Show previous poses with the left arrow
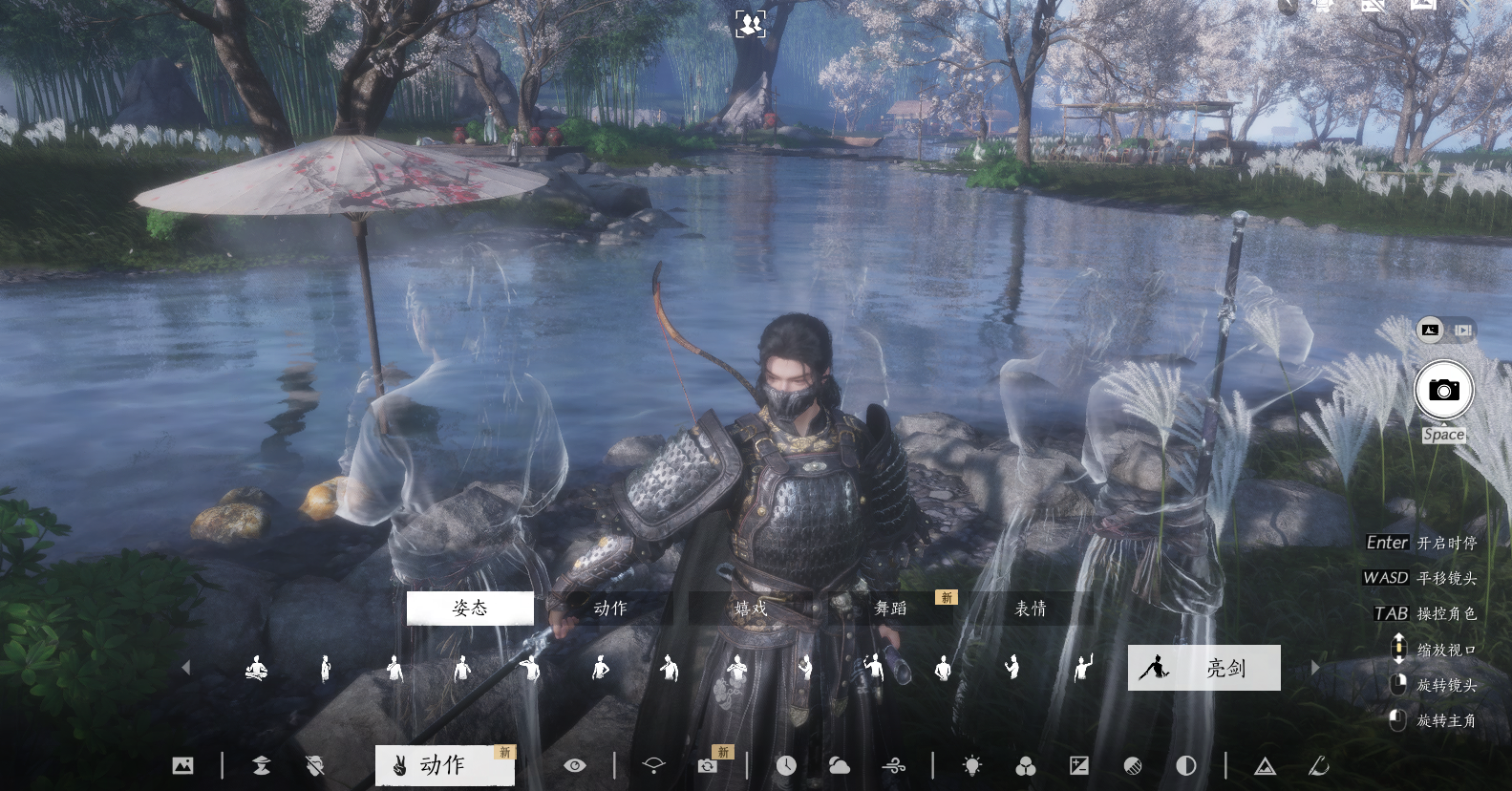Viewport: 1512px width, 791px height. tap(186, 668)
